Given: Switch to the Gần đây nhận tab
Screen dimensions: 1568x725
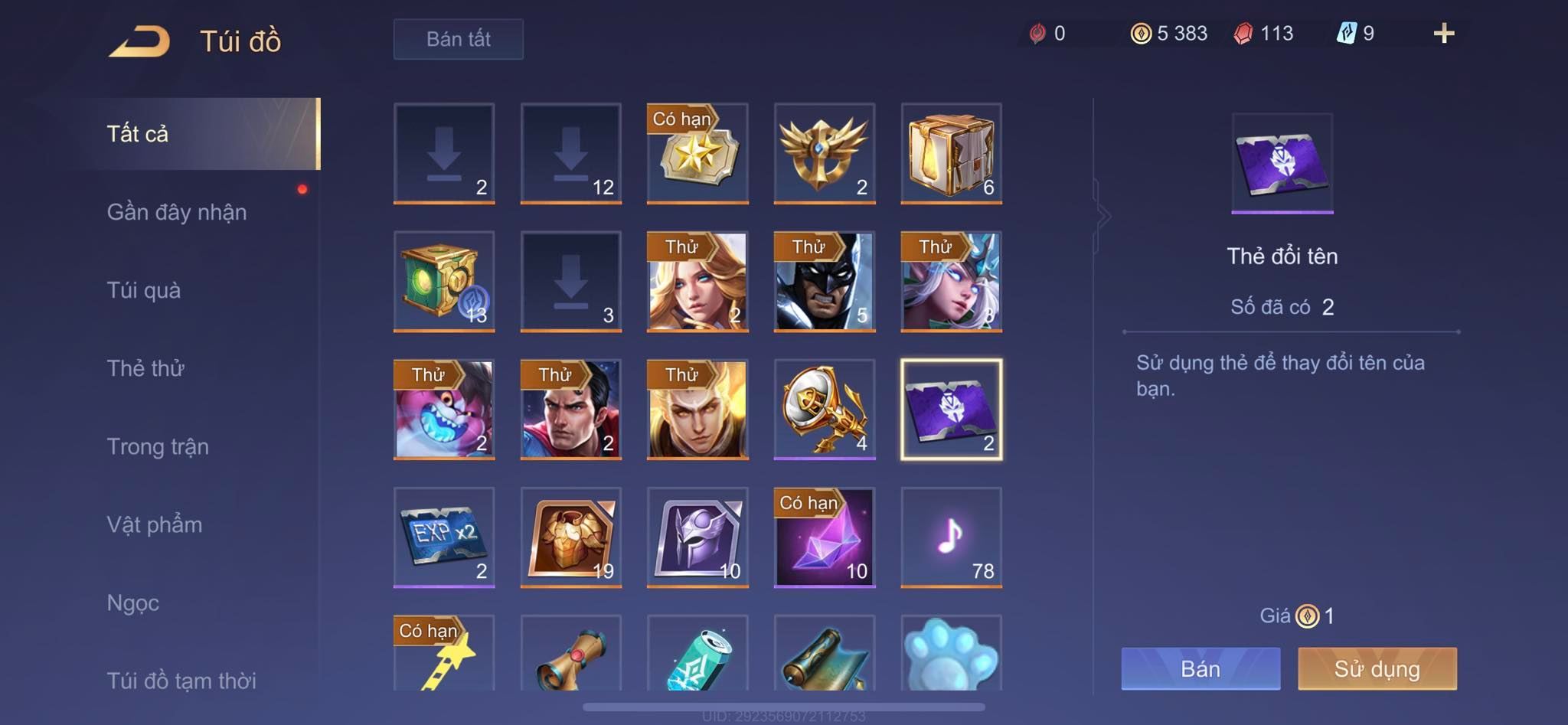Looking at the screenshot, I should (177, 212).
